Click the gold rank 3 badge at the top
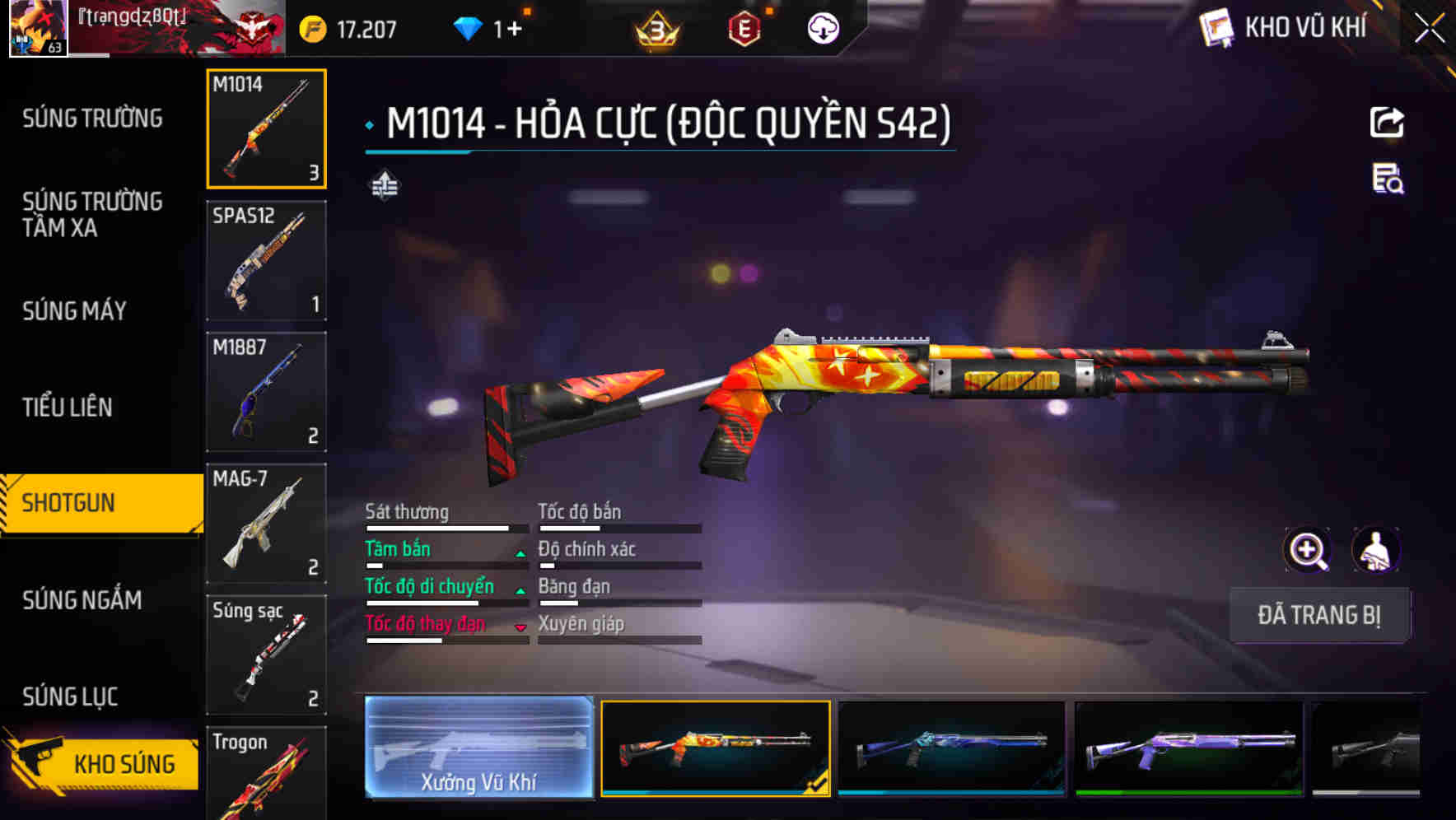The height and width of the screenshot is (820, 1456). (659, 27)
